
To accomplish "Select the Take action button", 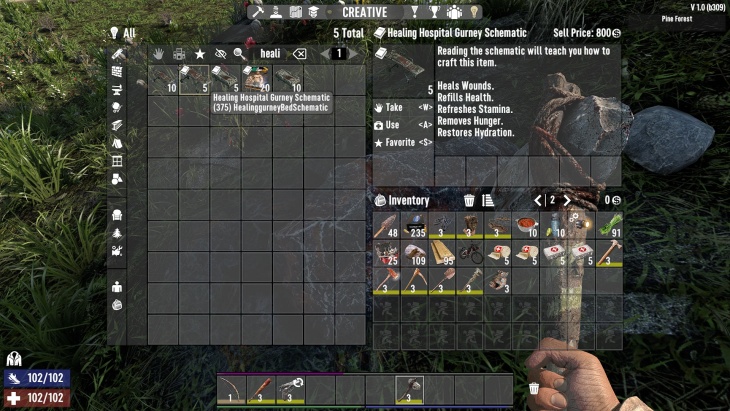I will tap(395, 107).
